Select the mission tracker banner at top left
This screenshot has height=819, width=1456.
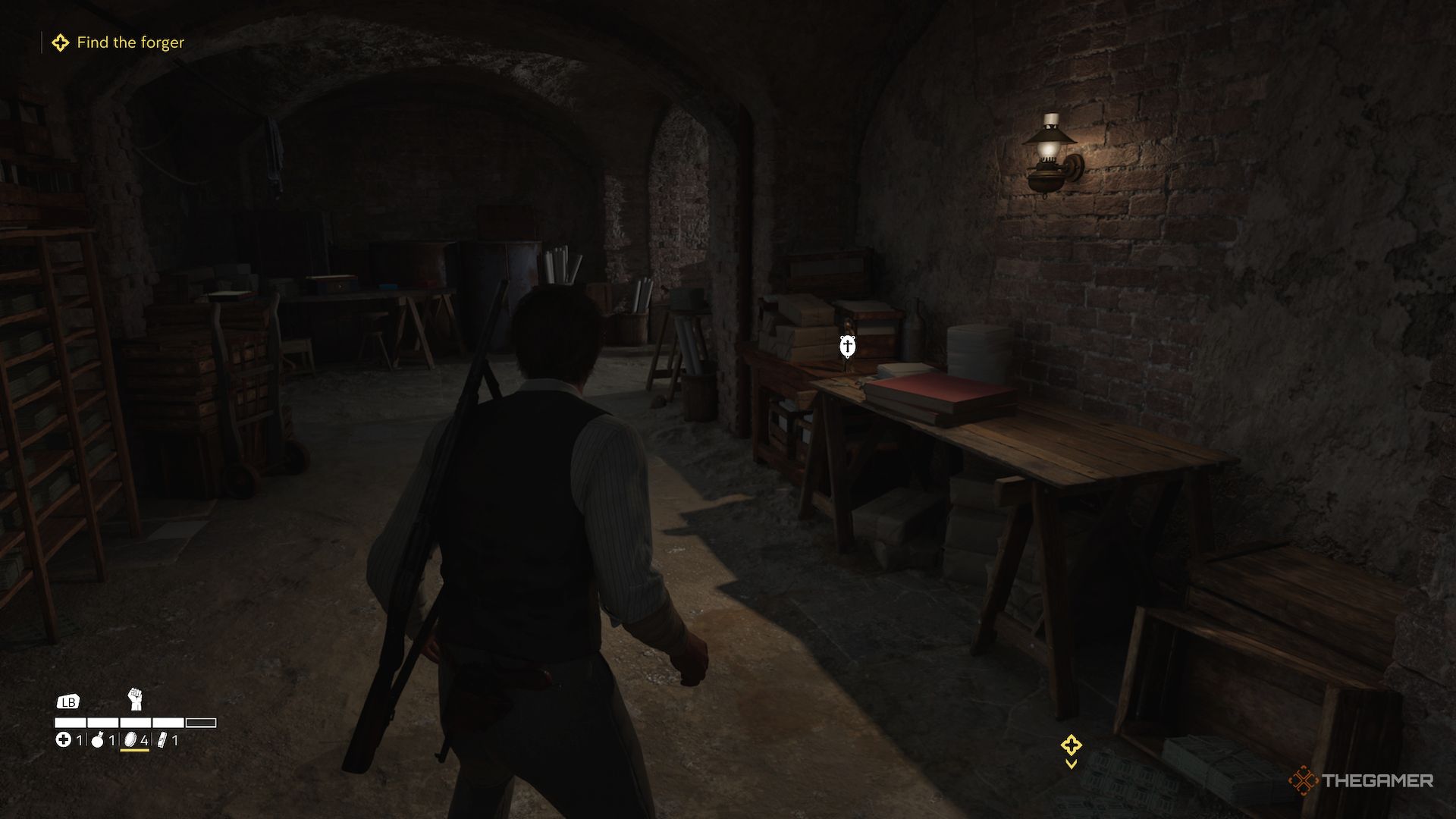pyautogui.click(x=118, y=42)
